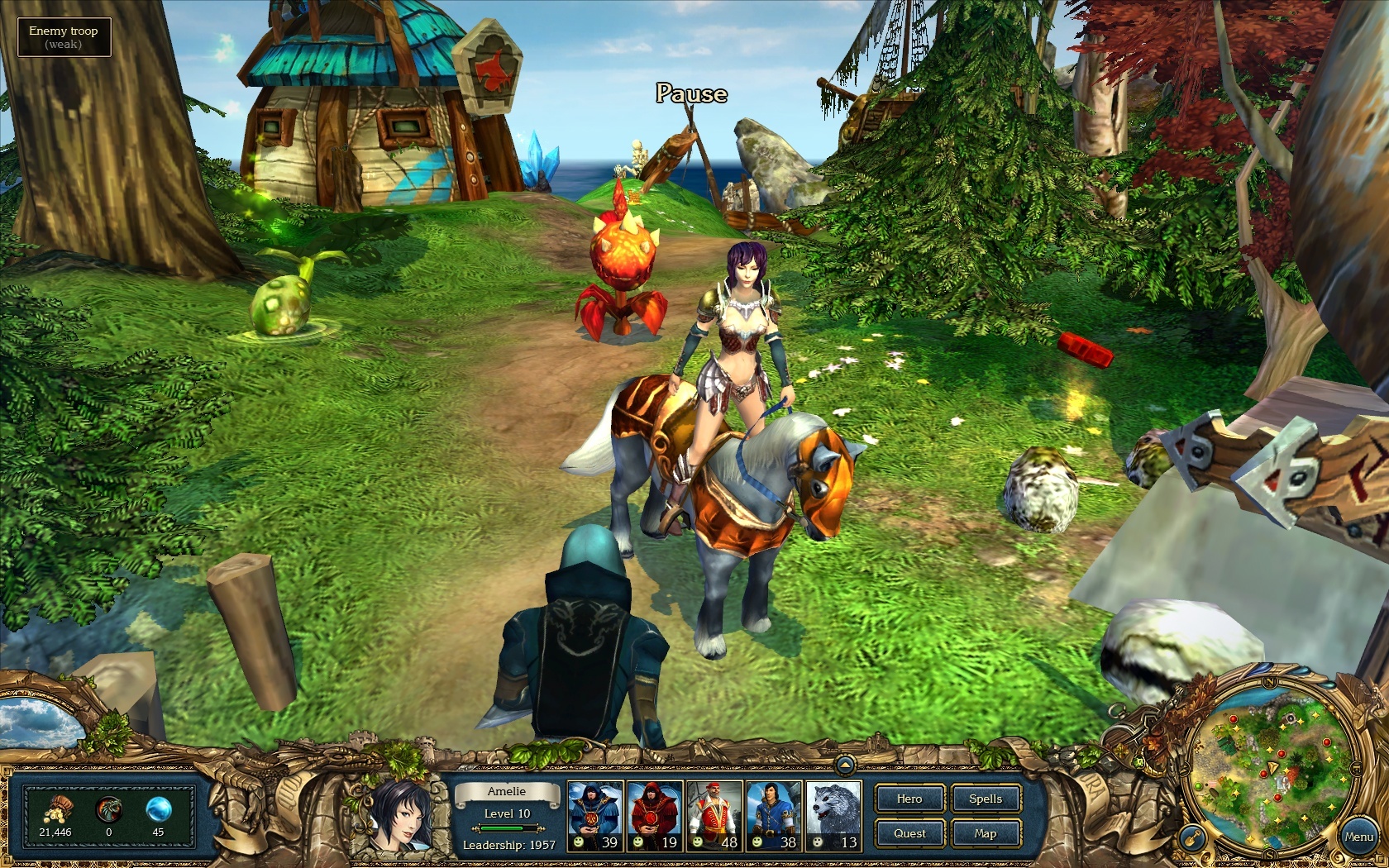
Task: Click the blue mana crystal orb icon
Action: [x=160, y=811]
